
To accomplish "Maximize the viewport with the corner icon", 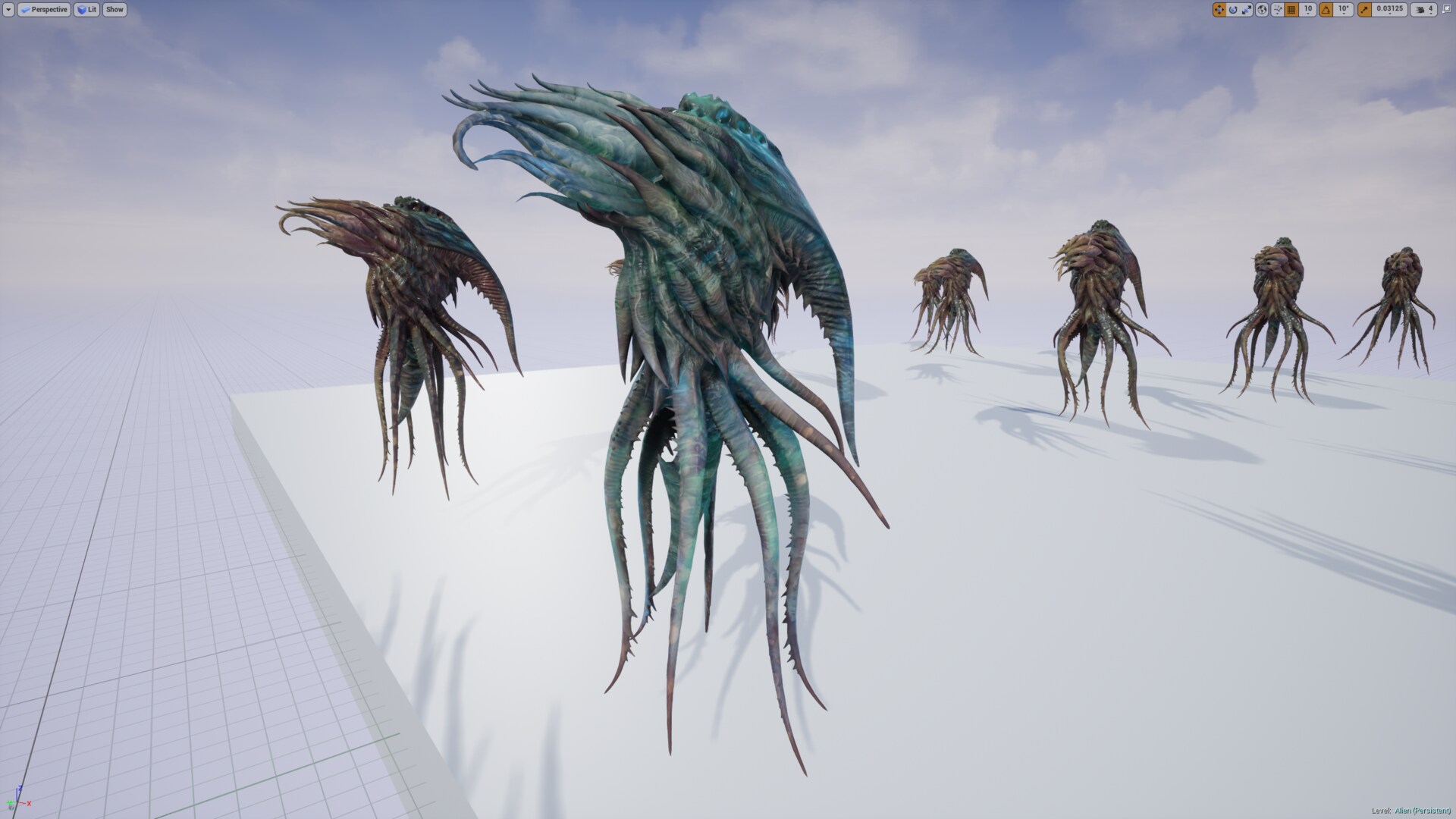I will click(1448, 9).
